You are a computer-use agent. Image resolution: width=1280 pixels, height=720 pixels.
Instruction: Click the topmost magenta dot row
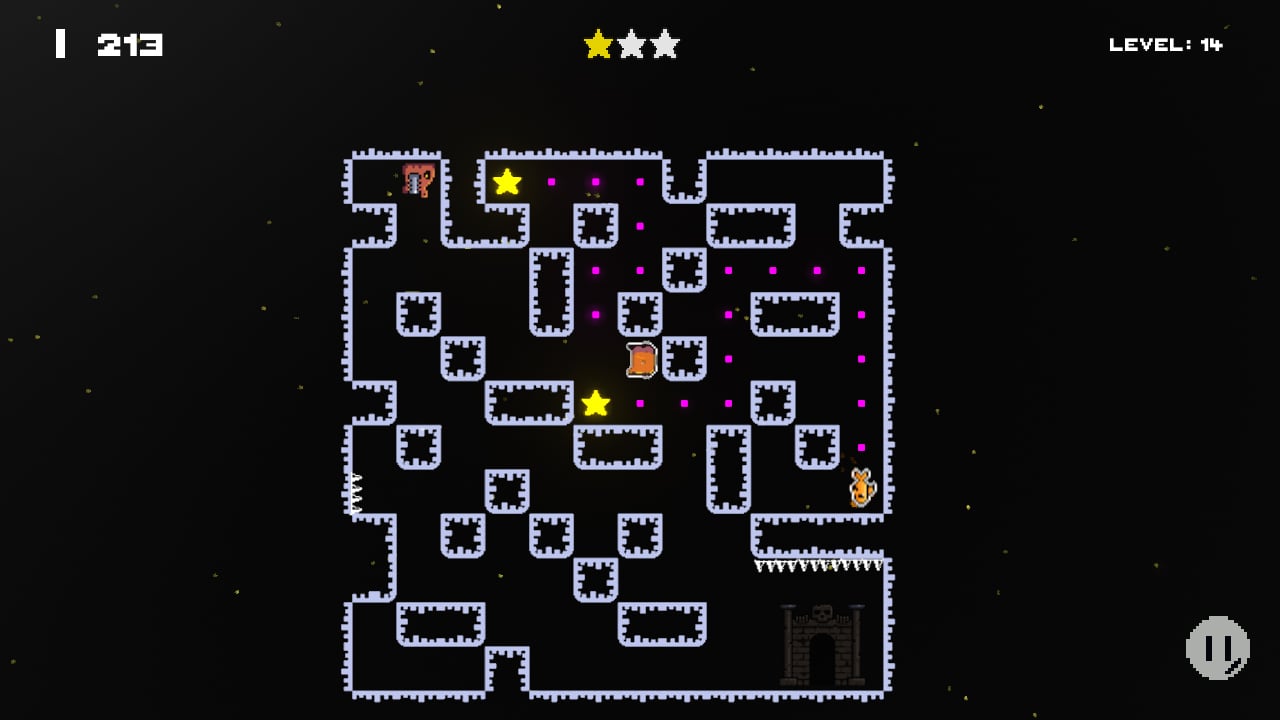tap(595, 182)
